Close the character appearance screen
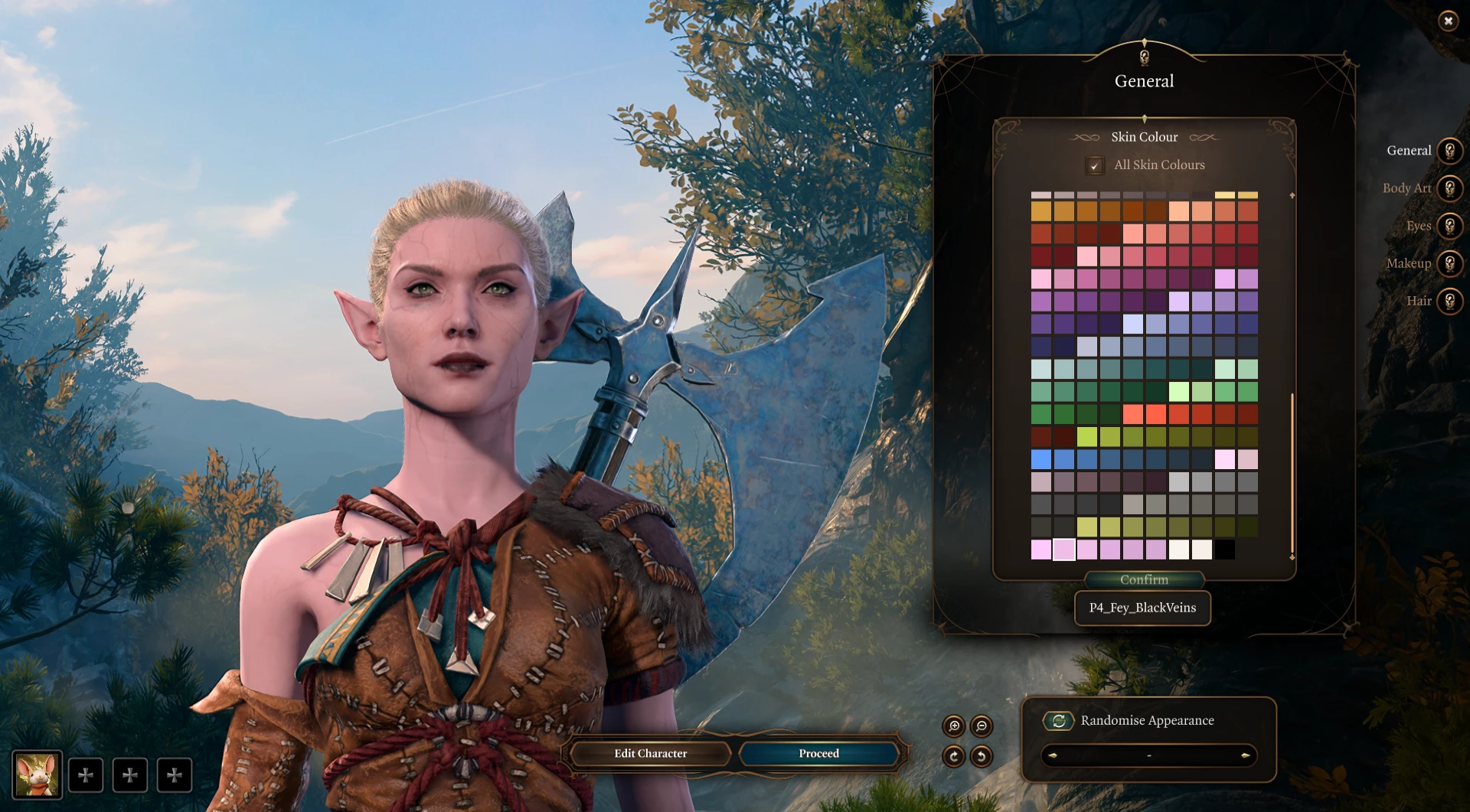 pyautogui.click(x=1448, y=21)
